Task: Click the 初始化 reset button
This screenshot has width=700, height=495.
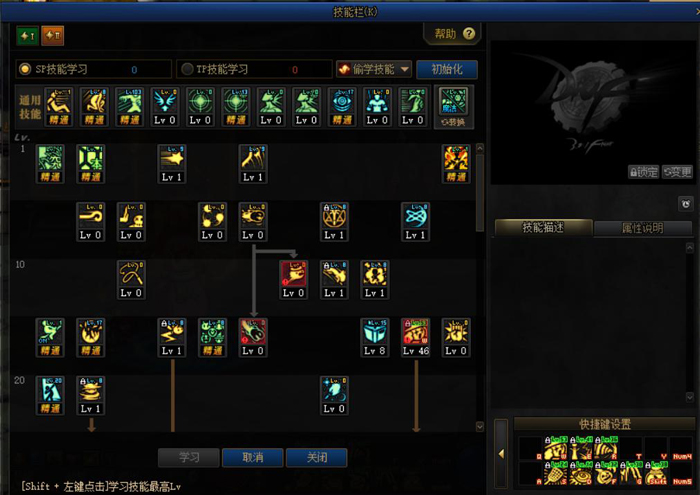Action: click(446, 69)
